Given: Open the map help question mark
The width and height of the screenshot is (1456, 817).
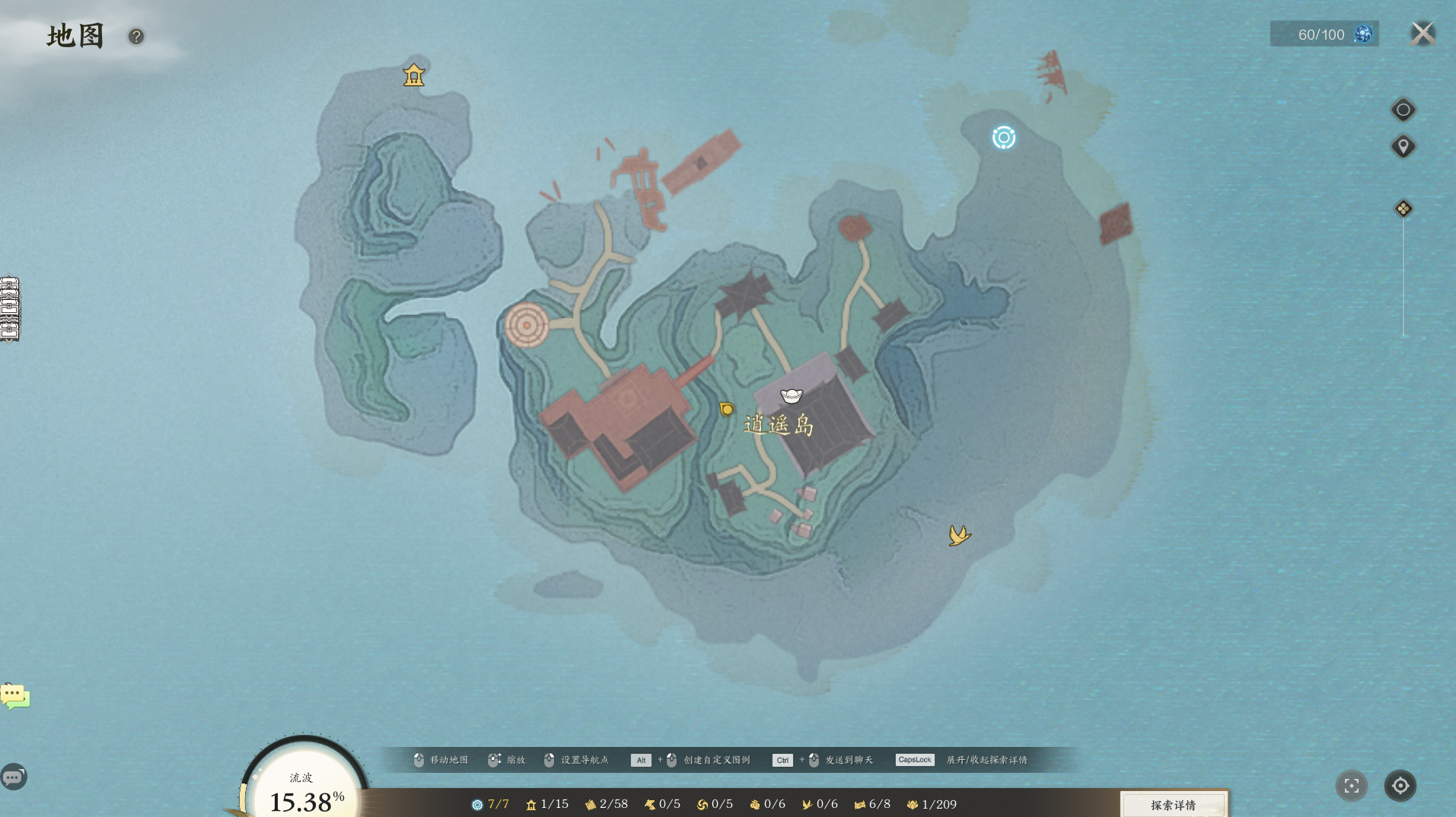Looking at the screenshot, I should 136,37.
